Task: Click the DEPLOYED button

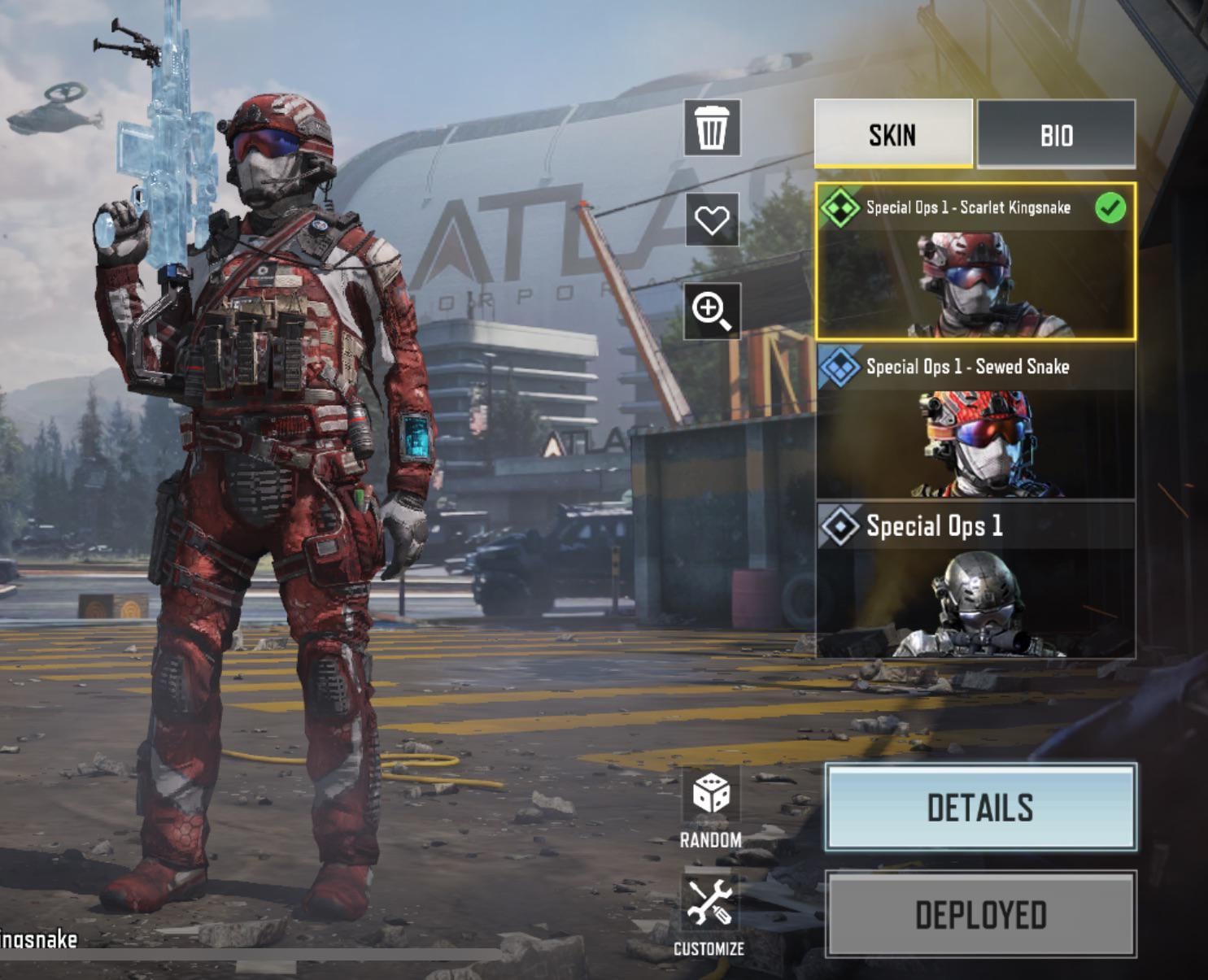Action: click(x=980, y=915)
